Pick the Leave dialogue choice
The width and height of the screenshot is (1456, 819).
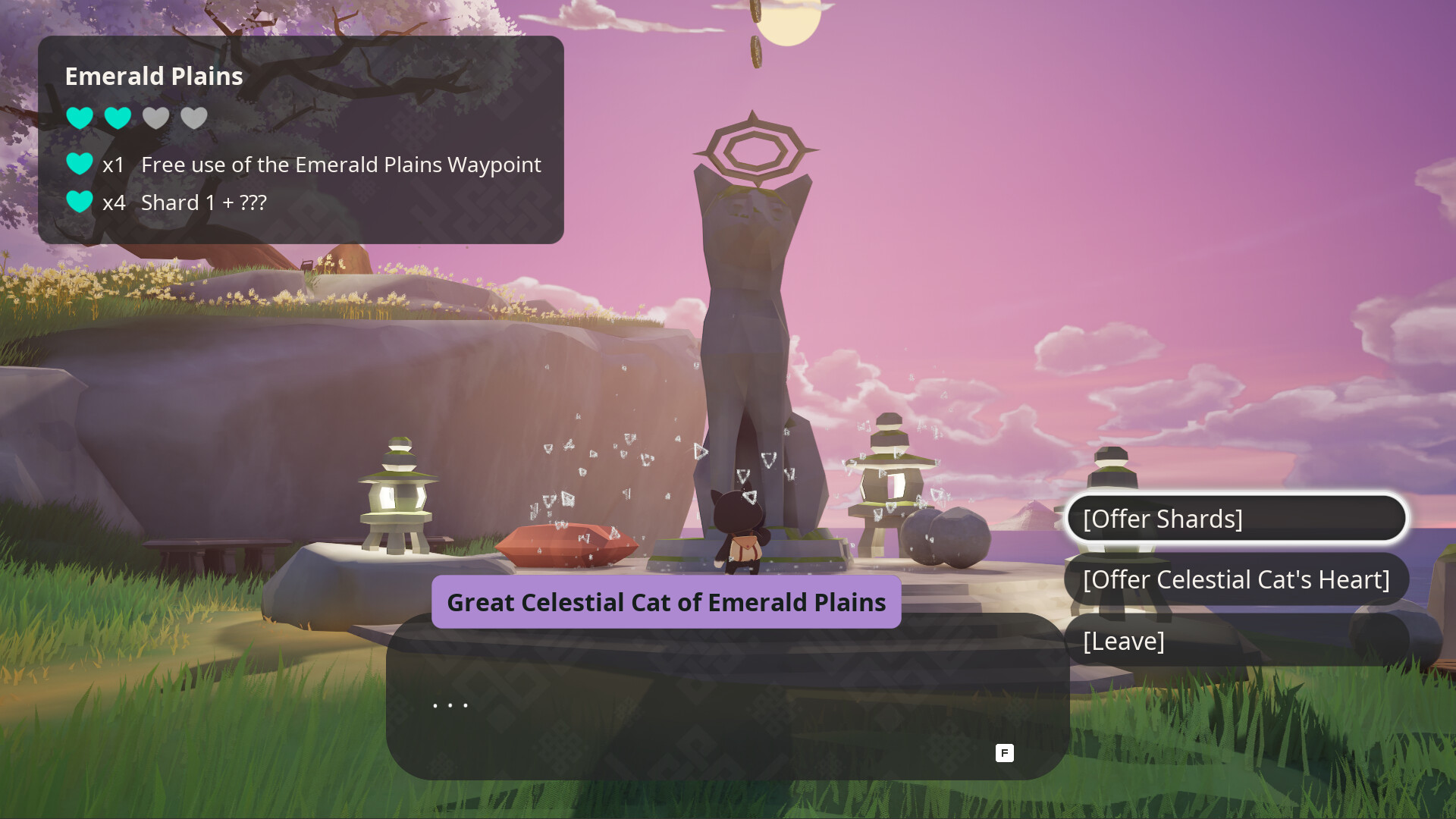(1236, 641)
